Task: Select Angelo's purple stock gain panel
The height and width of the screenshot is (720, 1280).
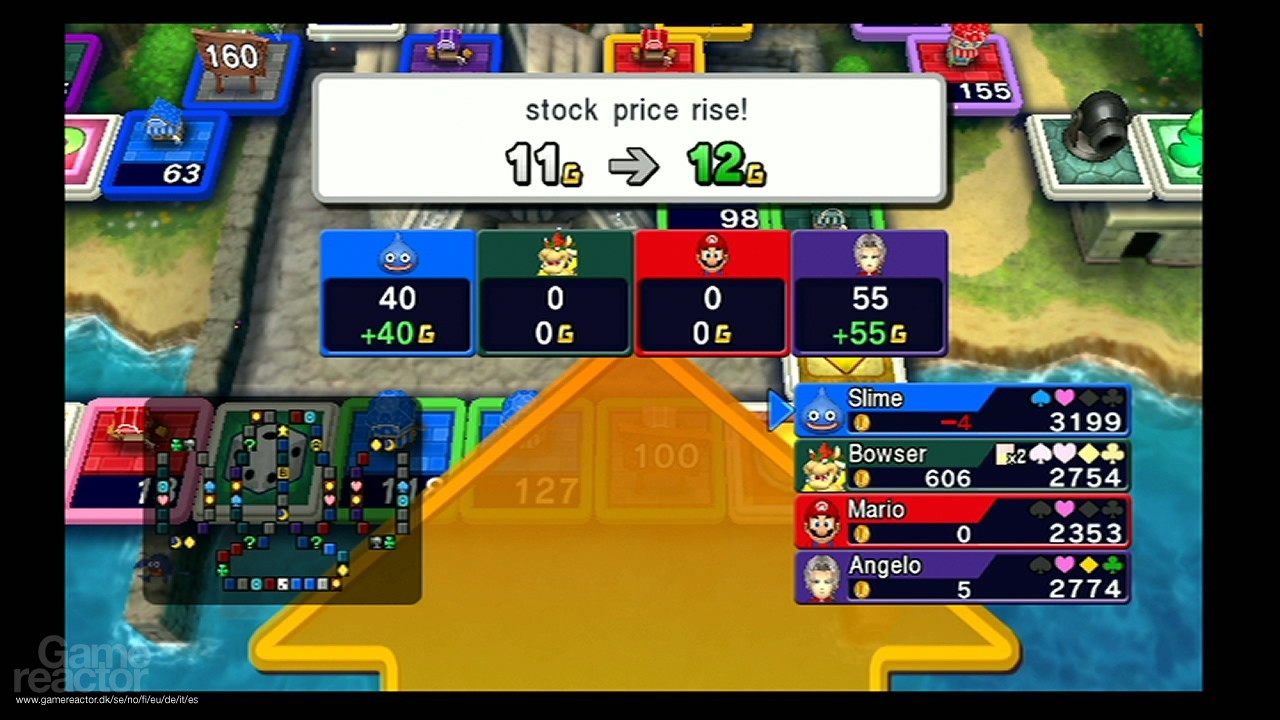Action: tap(869, 293)
